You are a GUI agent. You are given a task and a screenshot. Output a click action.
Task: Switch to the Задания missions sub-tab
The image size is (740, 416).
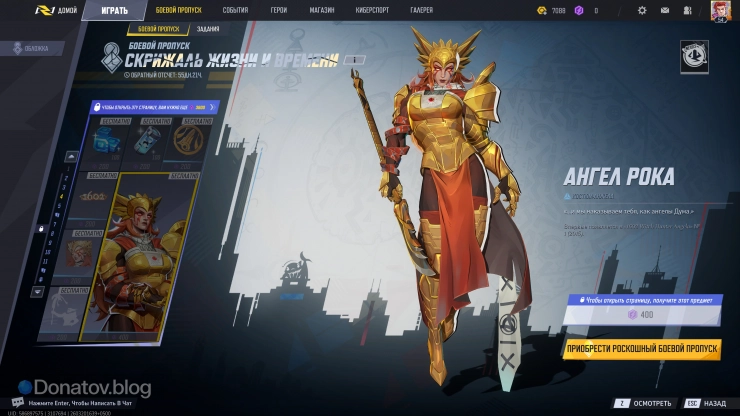(x=208, y=29)
